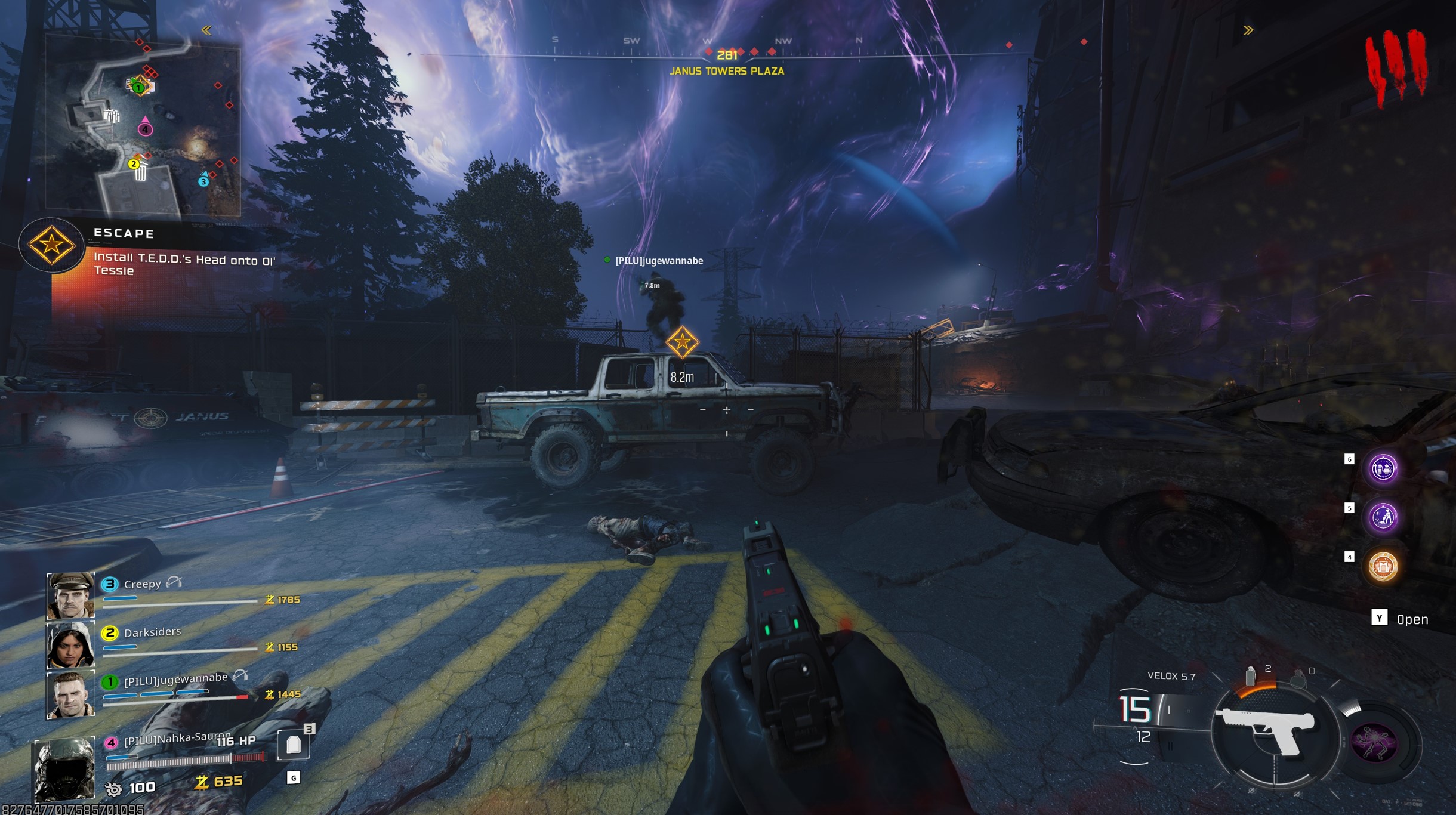Click the left double-chevron above the minimap

(206, 30)
